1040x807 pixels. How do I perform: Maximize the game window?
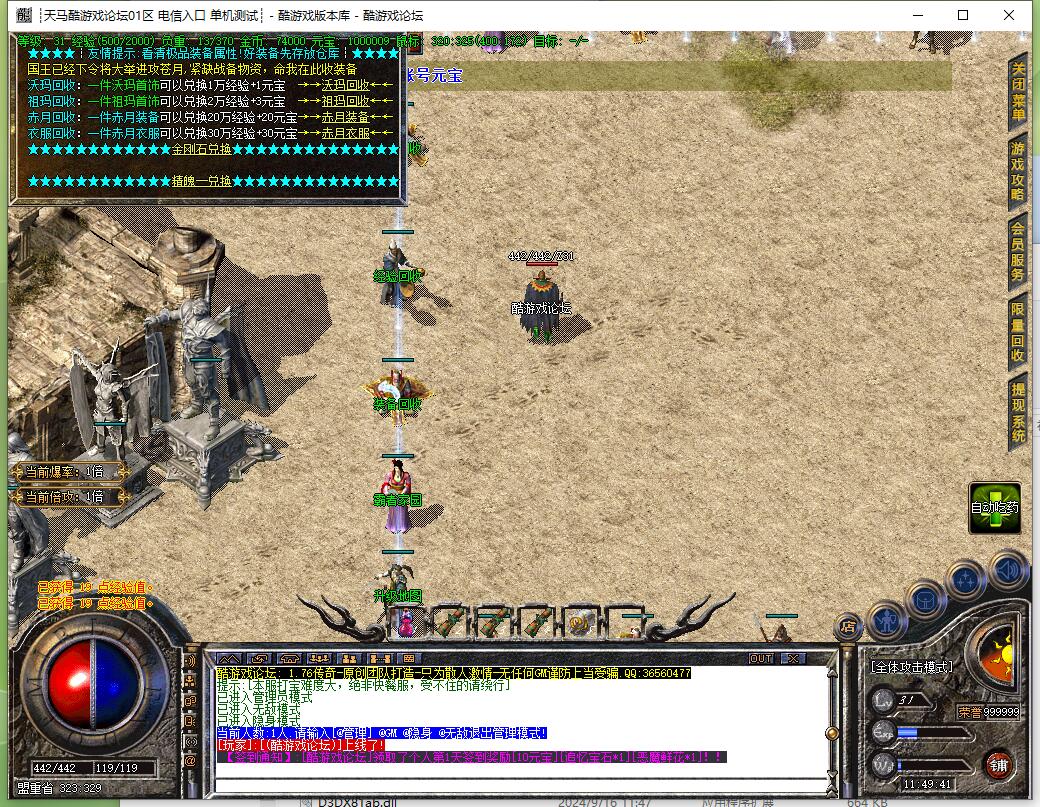[x=963, y=15]
